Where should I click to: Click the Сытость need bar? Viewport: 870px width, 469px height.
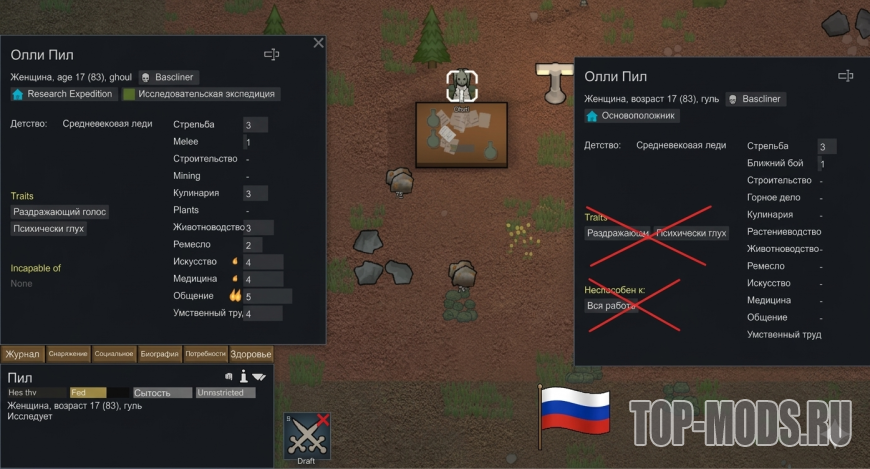pos(162,393)
